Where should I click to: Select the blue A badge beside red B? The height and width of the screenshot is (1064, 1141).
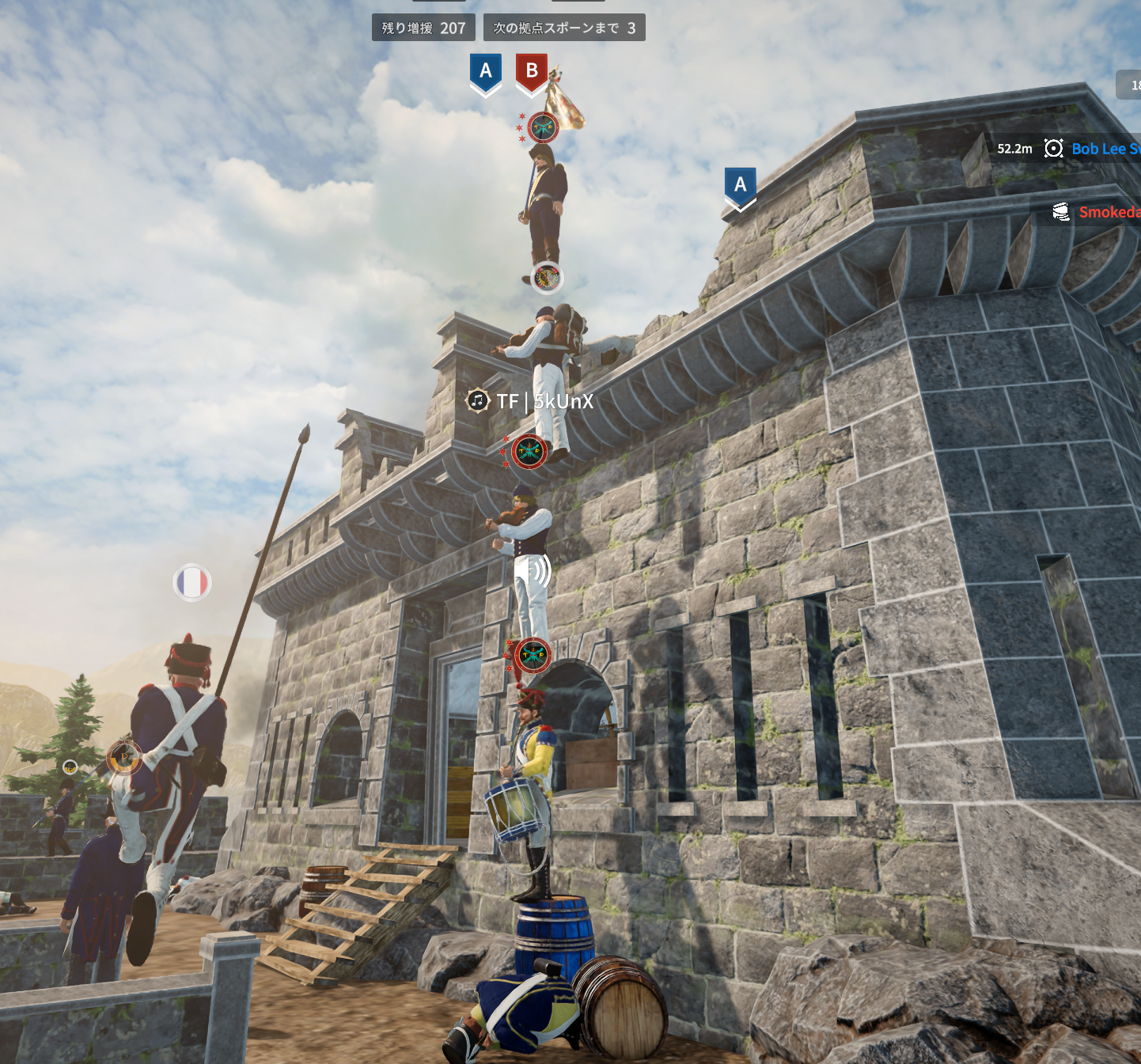[486, 73]
